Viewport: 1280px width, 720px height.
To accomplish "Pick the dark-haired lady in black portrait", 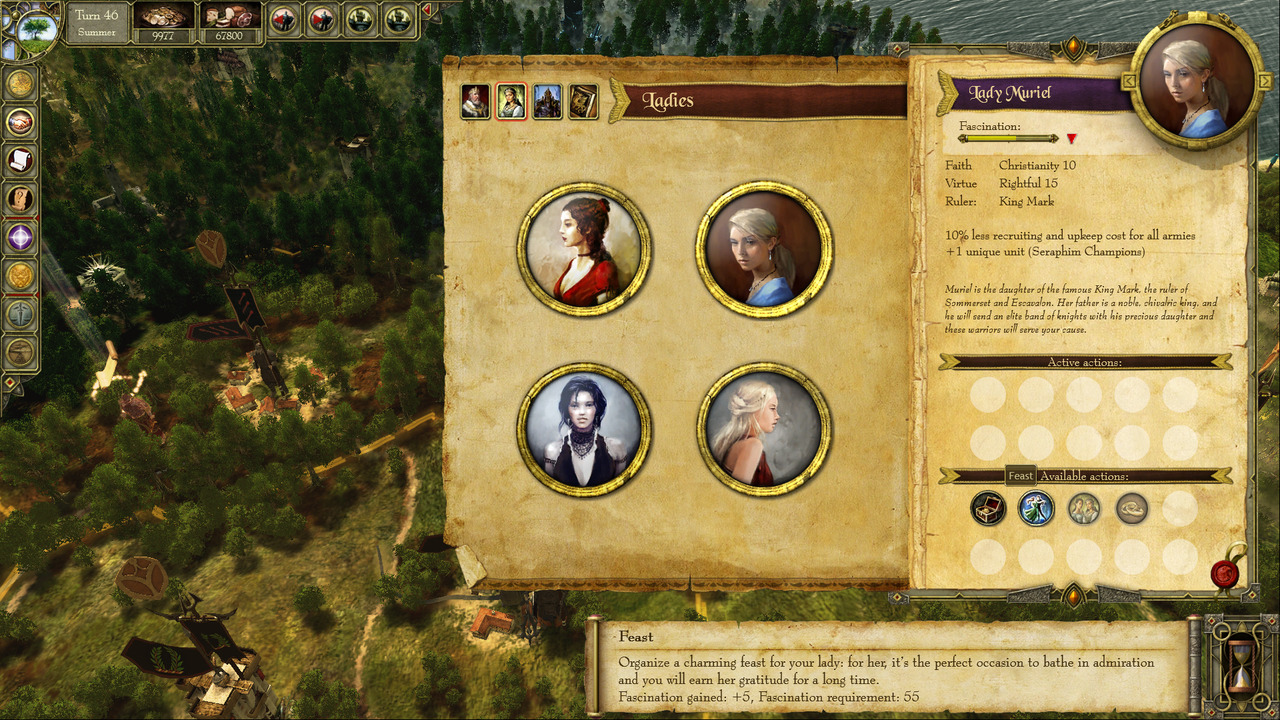I will [x=584, y=430].
